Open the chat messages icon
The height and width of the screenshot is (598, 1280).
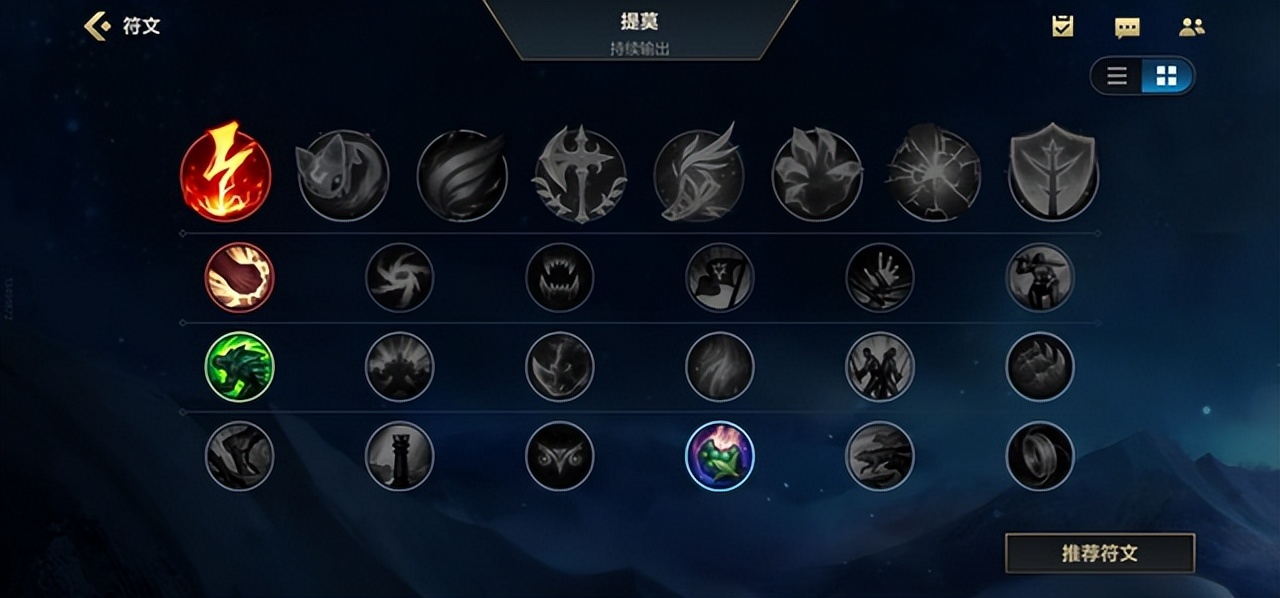[1127, 27]
